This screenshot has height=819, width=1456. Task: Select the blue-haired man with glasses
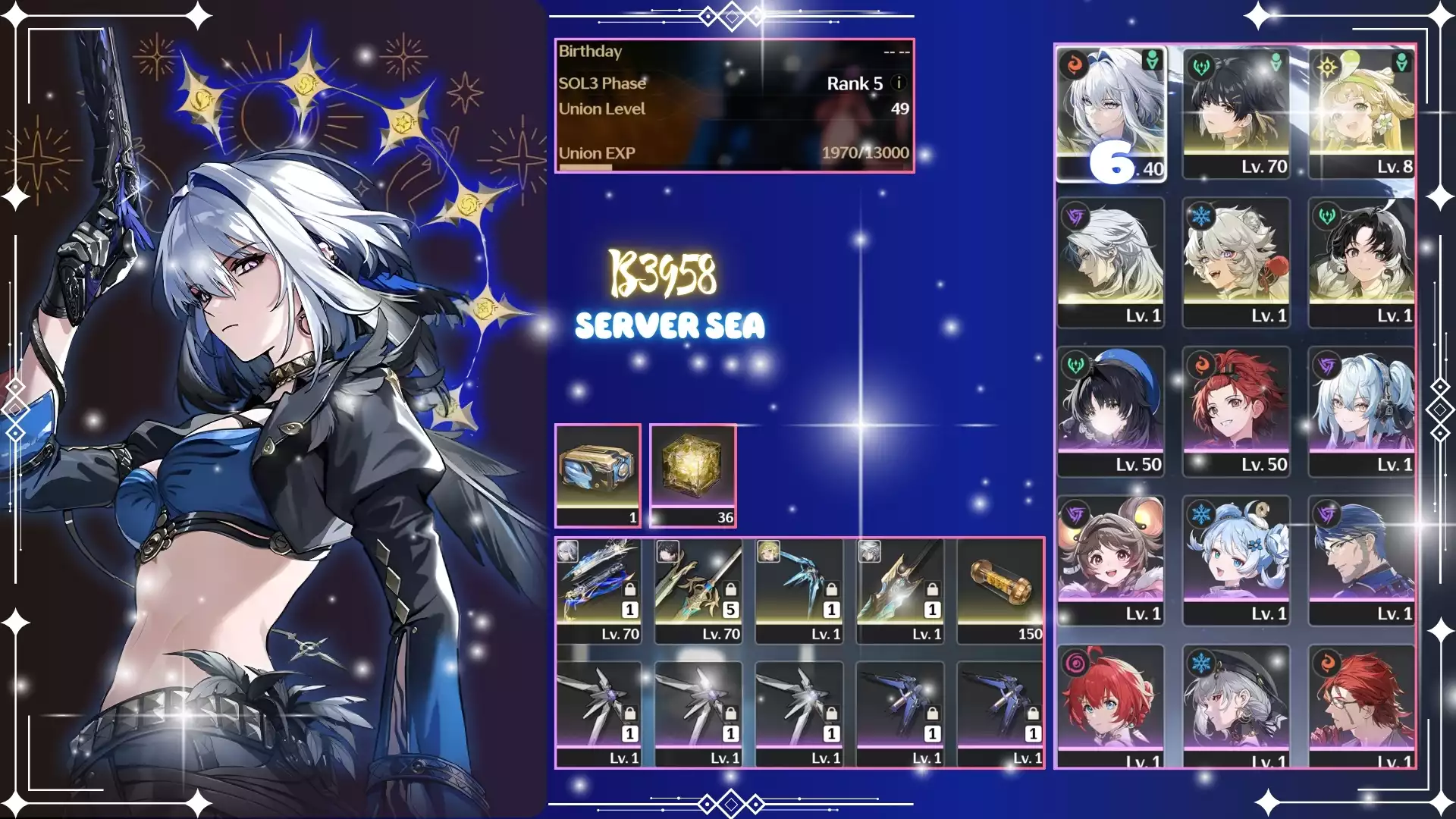click(1362, 560)
